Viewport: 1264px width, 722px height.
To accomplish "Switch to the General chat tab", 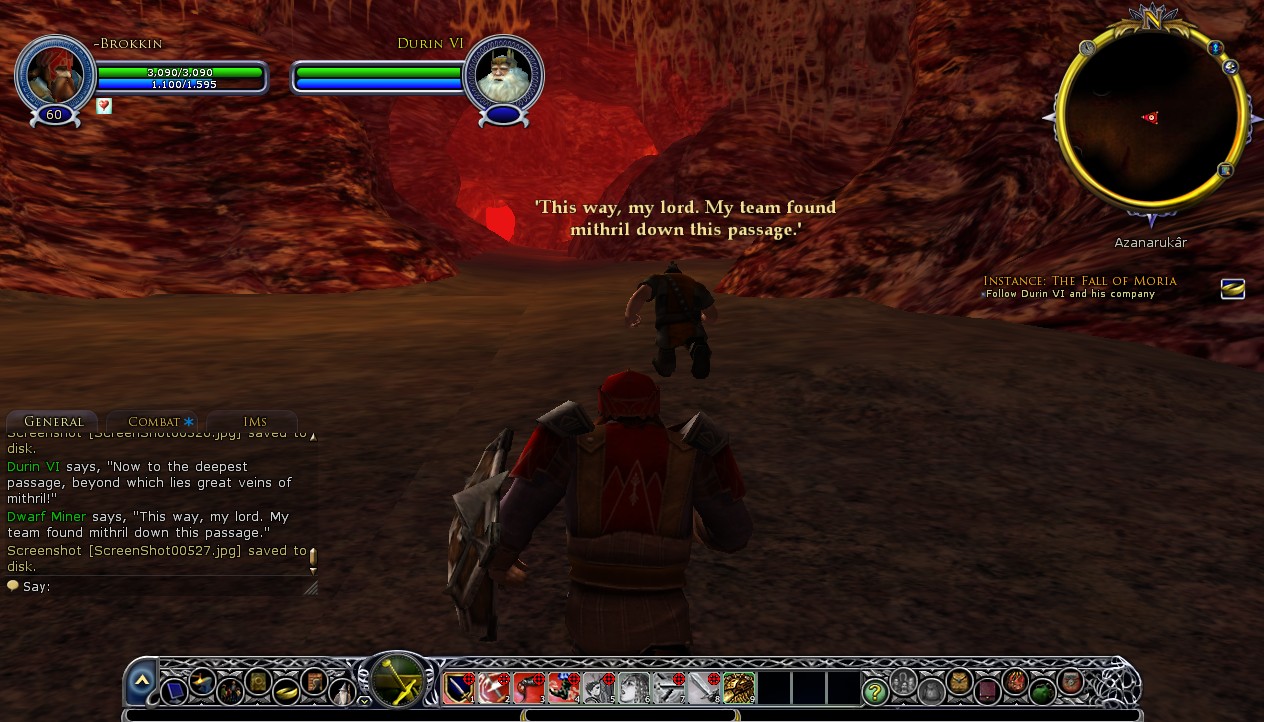I will pos(52,422).
